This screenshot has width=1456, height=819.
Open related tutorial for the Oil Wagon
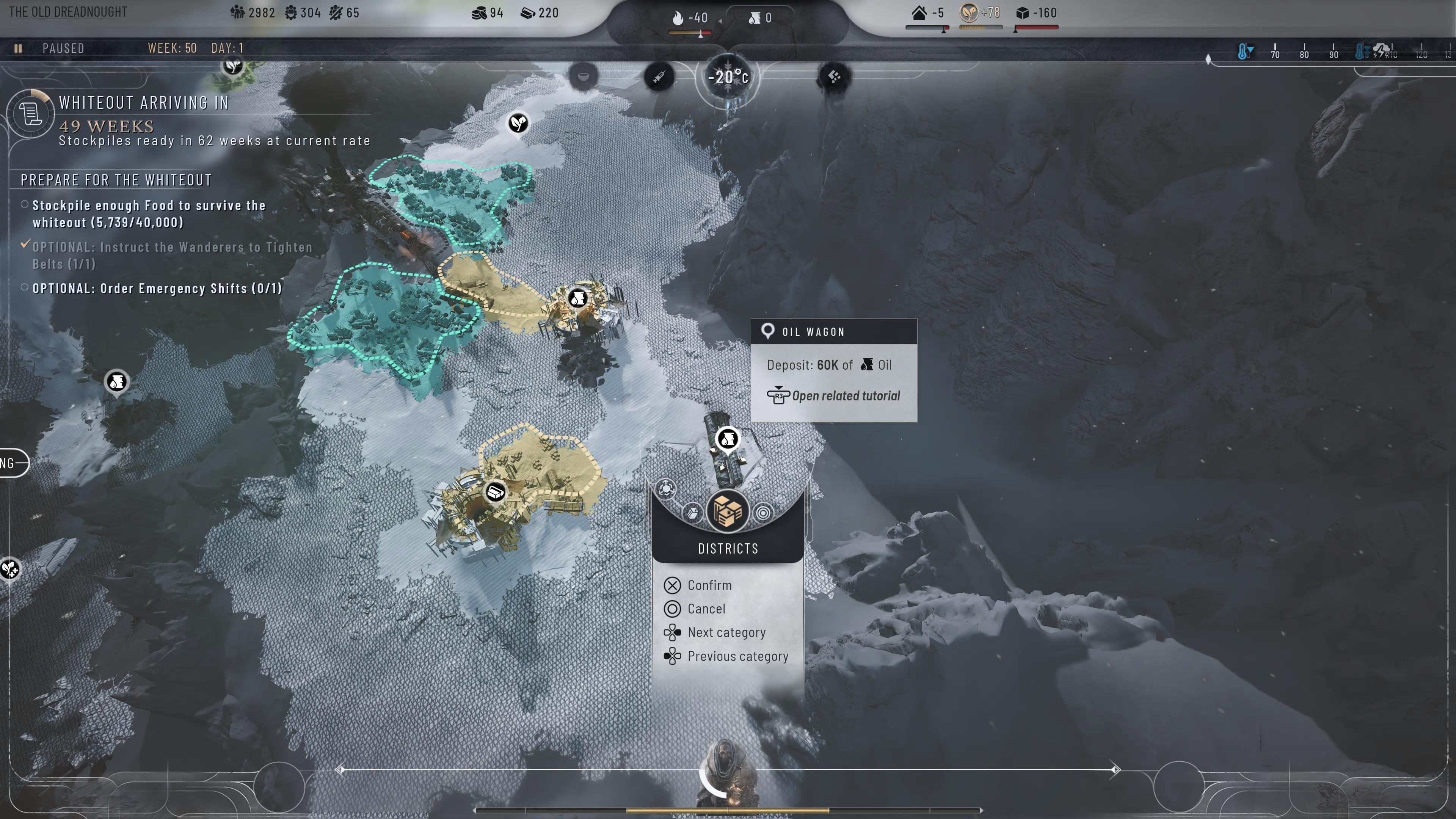[846, 395]
